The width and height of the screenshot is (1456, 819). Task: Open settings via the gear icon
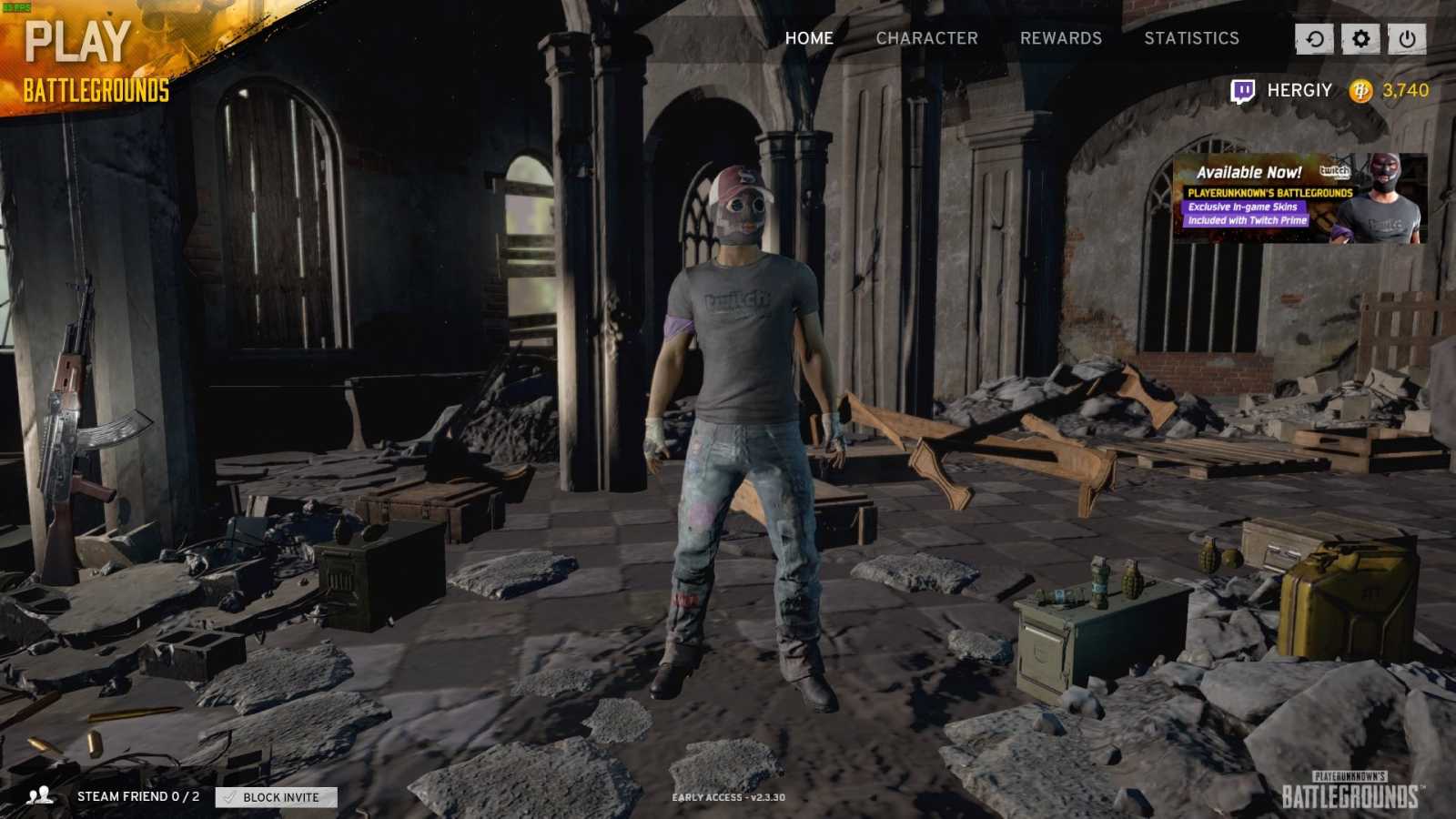point(1359,39)
